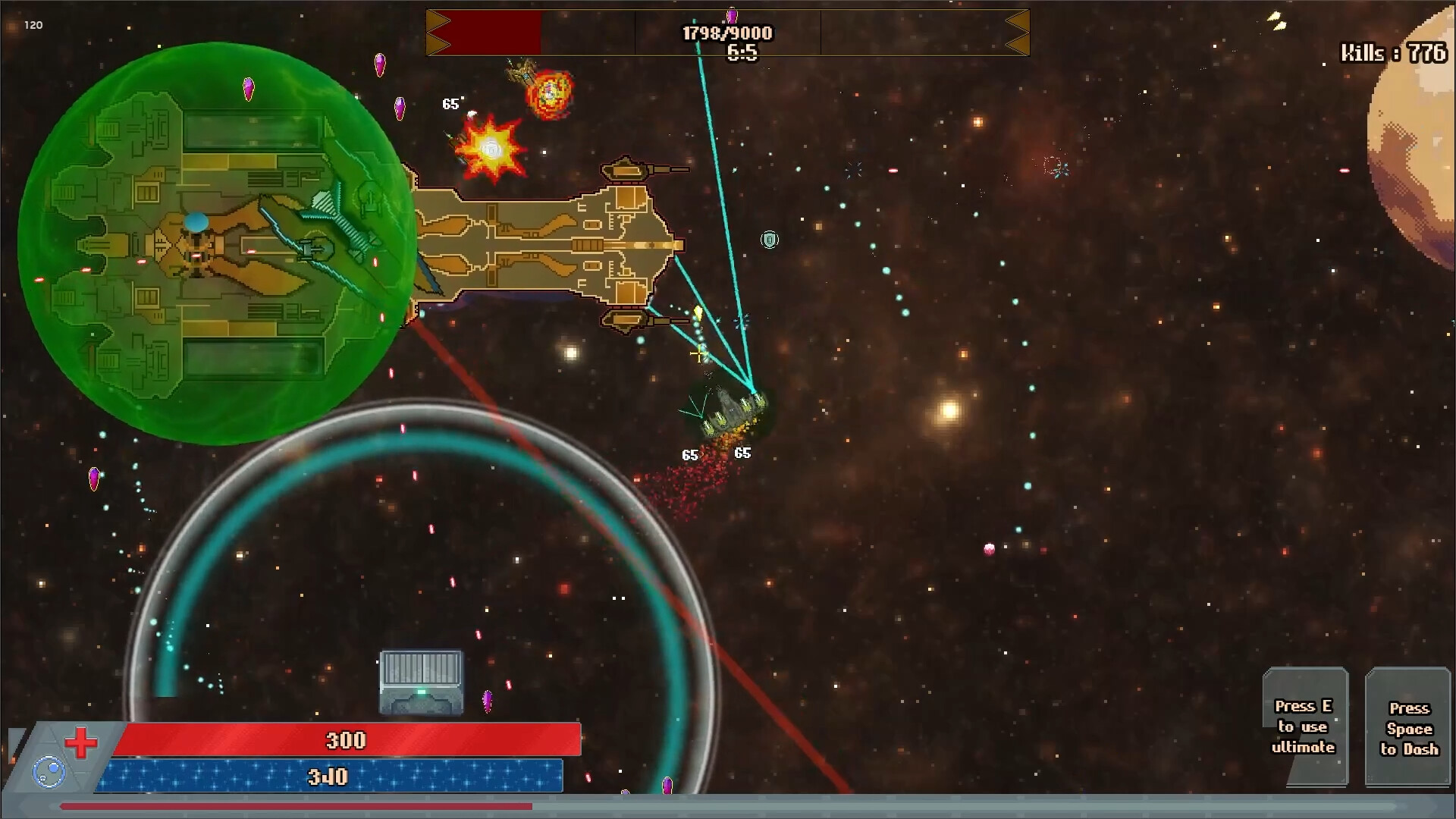Click the 120 counter top left
This screenshot has width=1456, height=819.
coord(33,24)
